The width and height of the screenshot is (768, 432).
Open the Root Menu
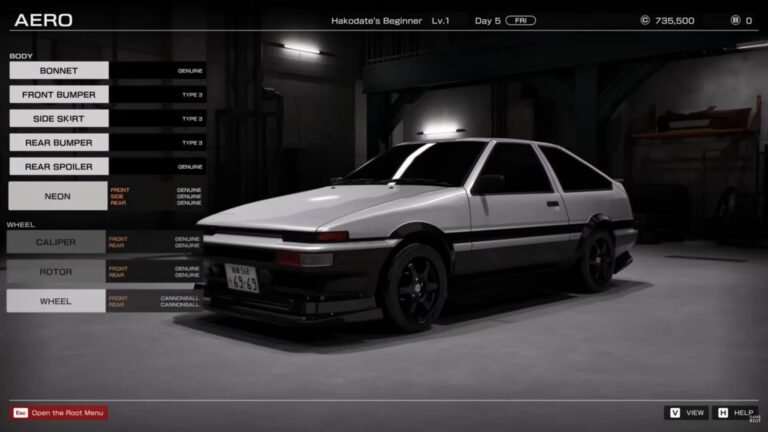pos(59,413)
